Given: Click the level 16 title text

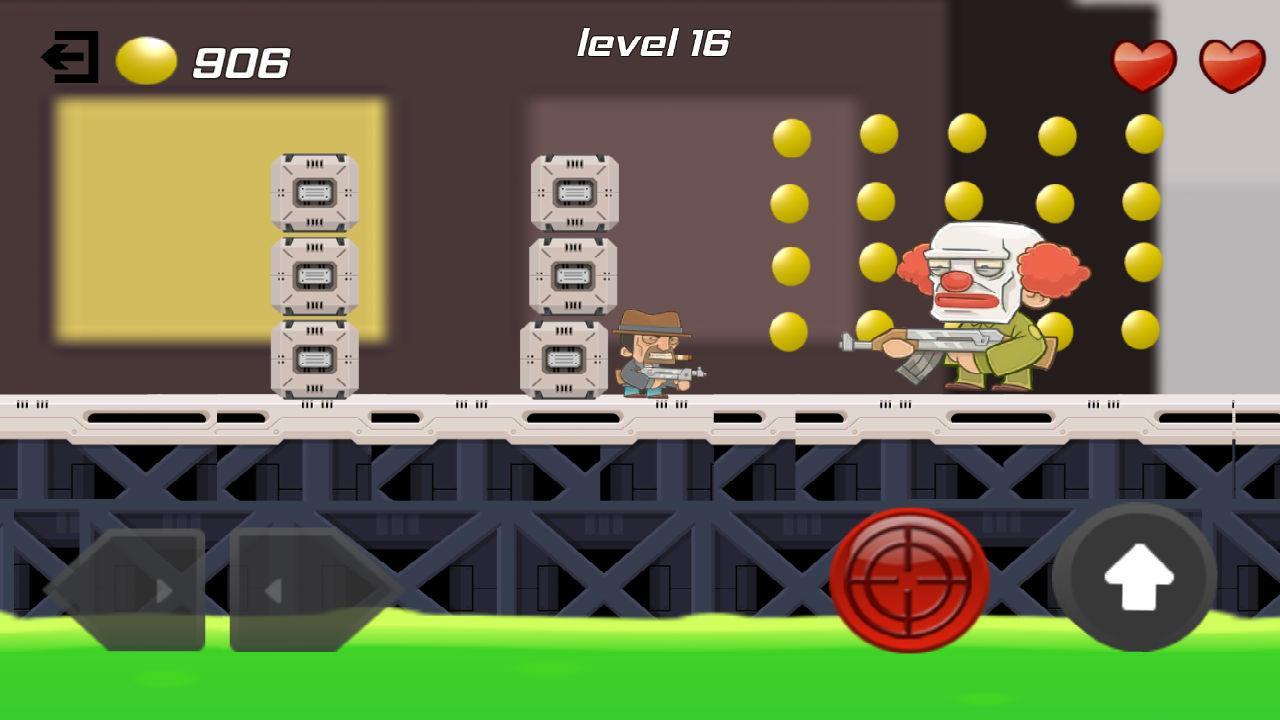Looking at the screenshot, I should tap(655, 42).
